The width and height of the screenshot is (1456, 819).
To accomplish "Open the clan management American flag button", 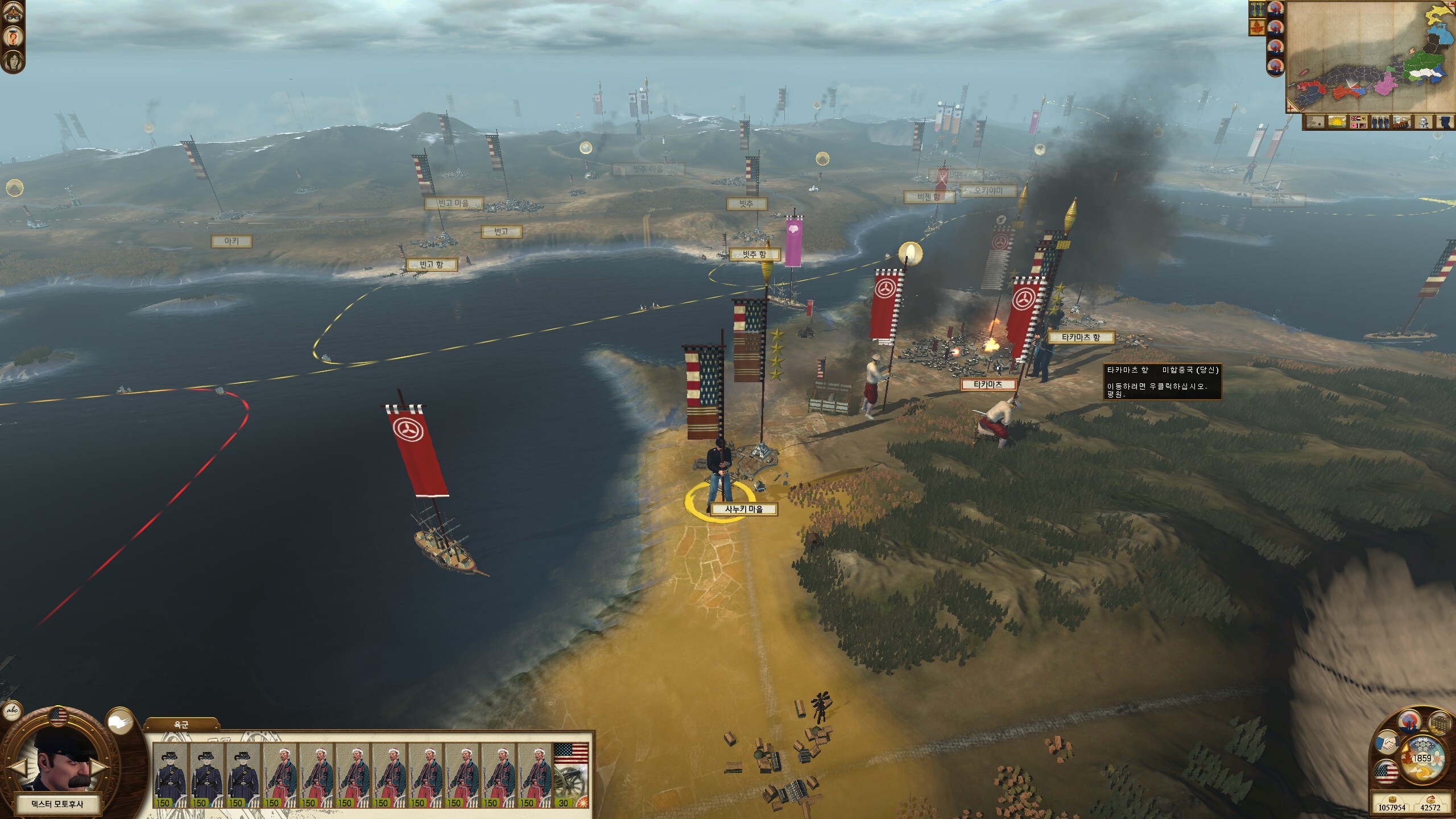I will pos(1385,773).
